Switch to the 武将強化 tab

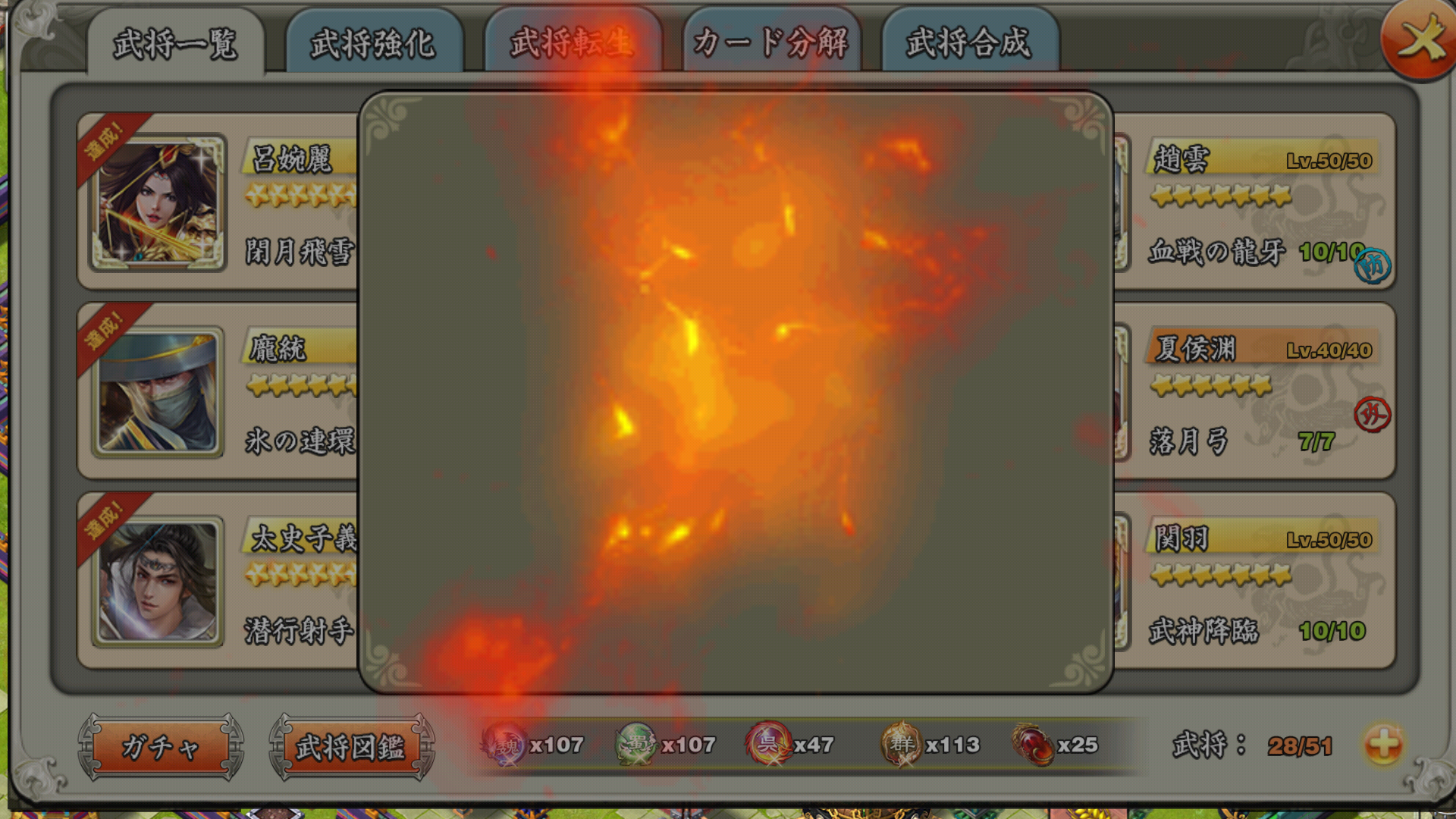click(x=373, y=43)
